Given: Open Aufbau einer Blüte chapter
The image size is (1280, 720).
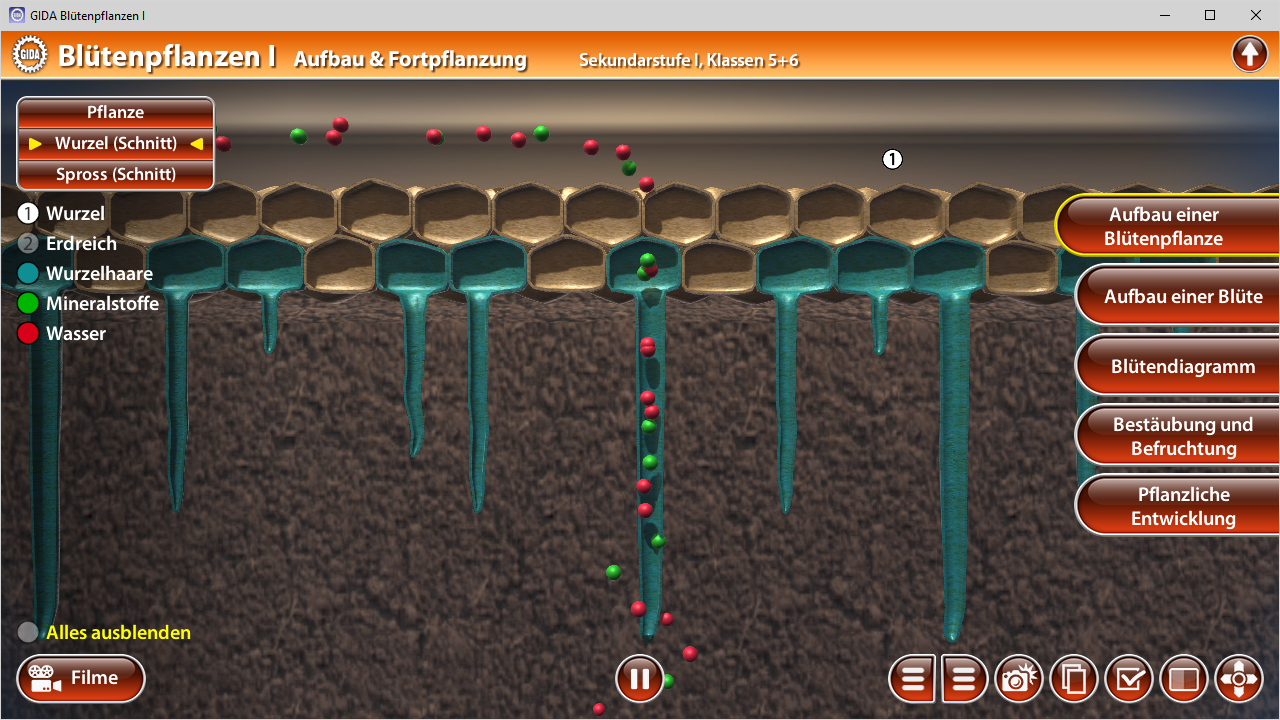Looking at the screenshot, I should tap(1182, 297).
